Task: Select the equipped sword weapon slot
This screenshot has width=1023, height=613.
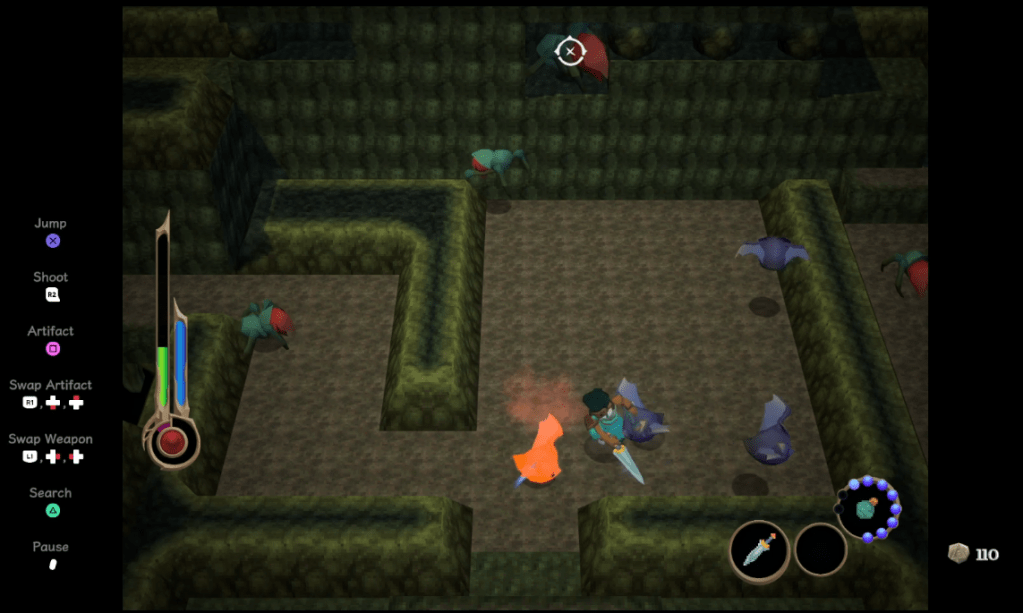Action: (x=760, y=550)
